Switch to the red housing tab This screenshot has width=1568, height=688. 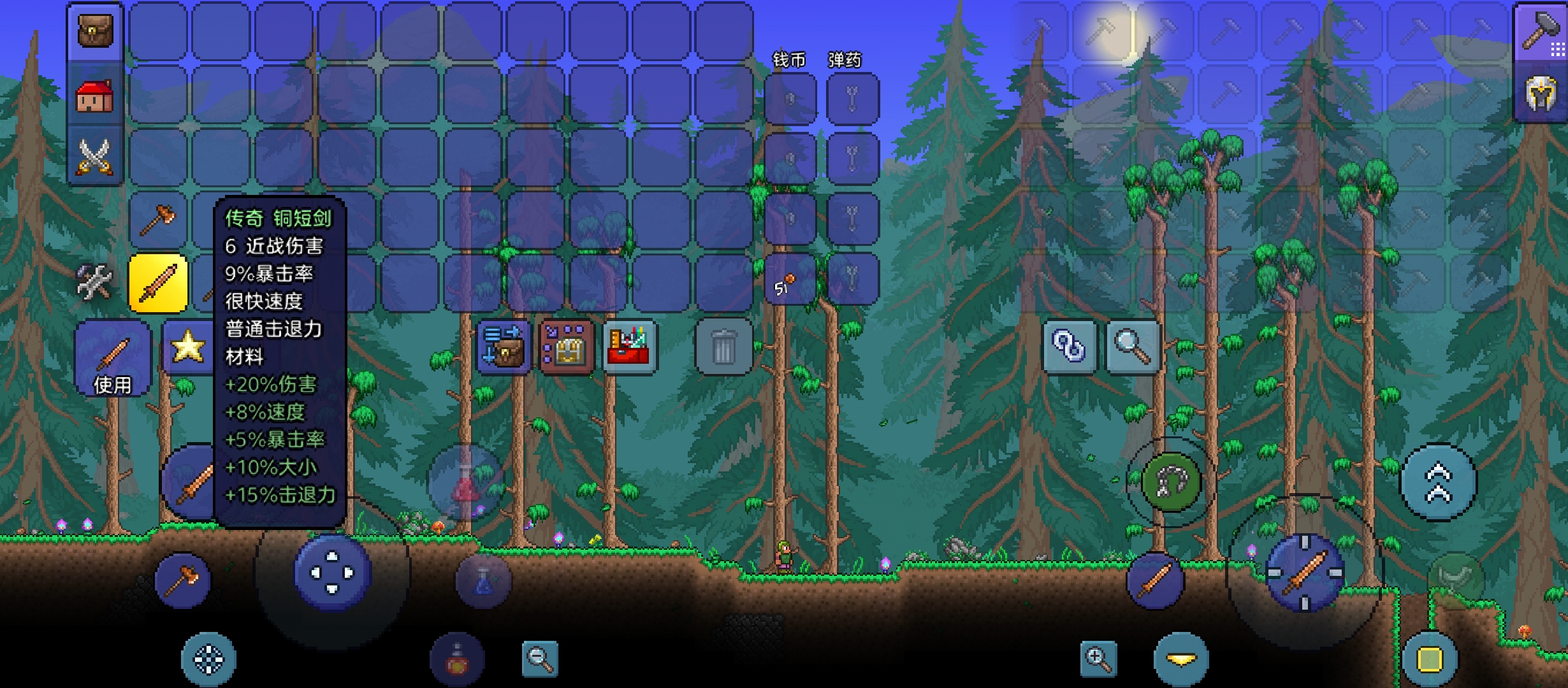pyautogui.click(x=95, y=96)
